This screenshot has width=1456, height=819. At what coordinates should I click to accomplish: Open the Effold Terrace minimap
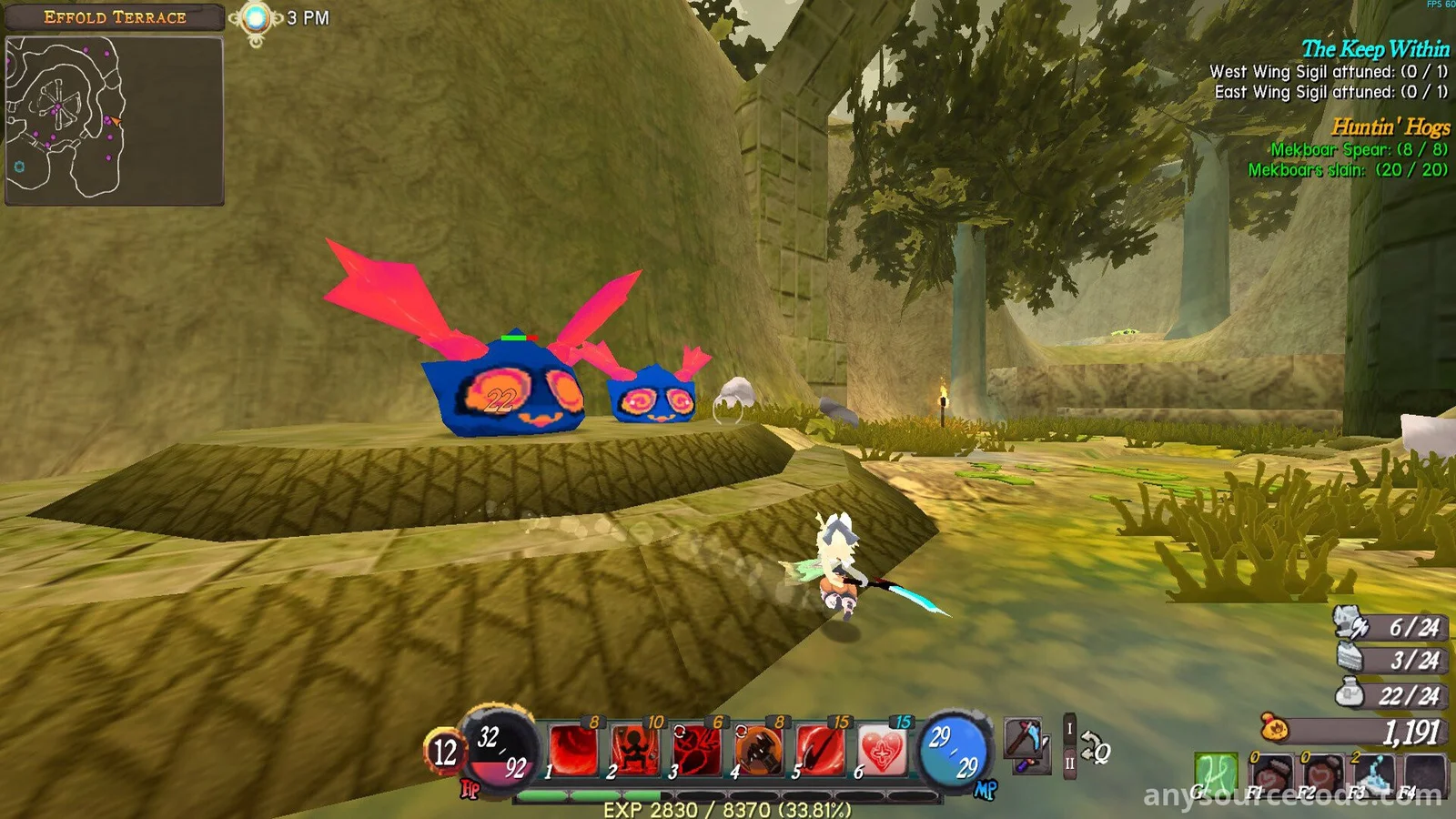(x=114, y=120)
